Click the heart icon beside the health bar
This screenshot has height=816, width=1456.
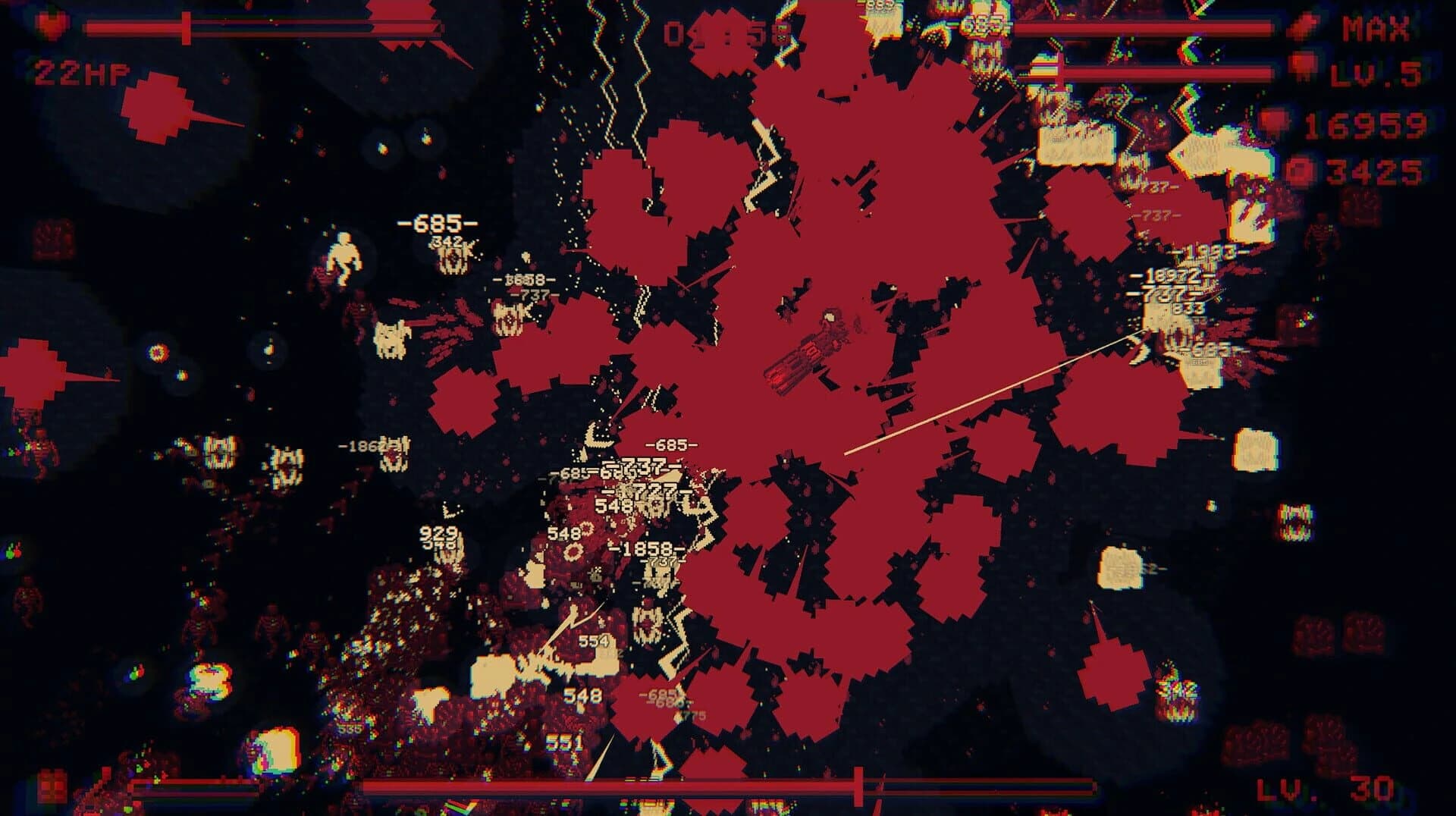coord(52,26)
